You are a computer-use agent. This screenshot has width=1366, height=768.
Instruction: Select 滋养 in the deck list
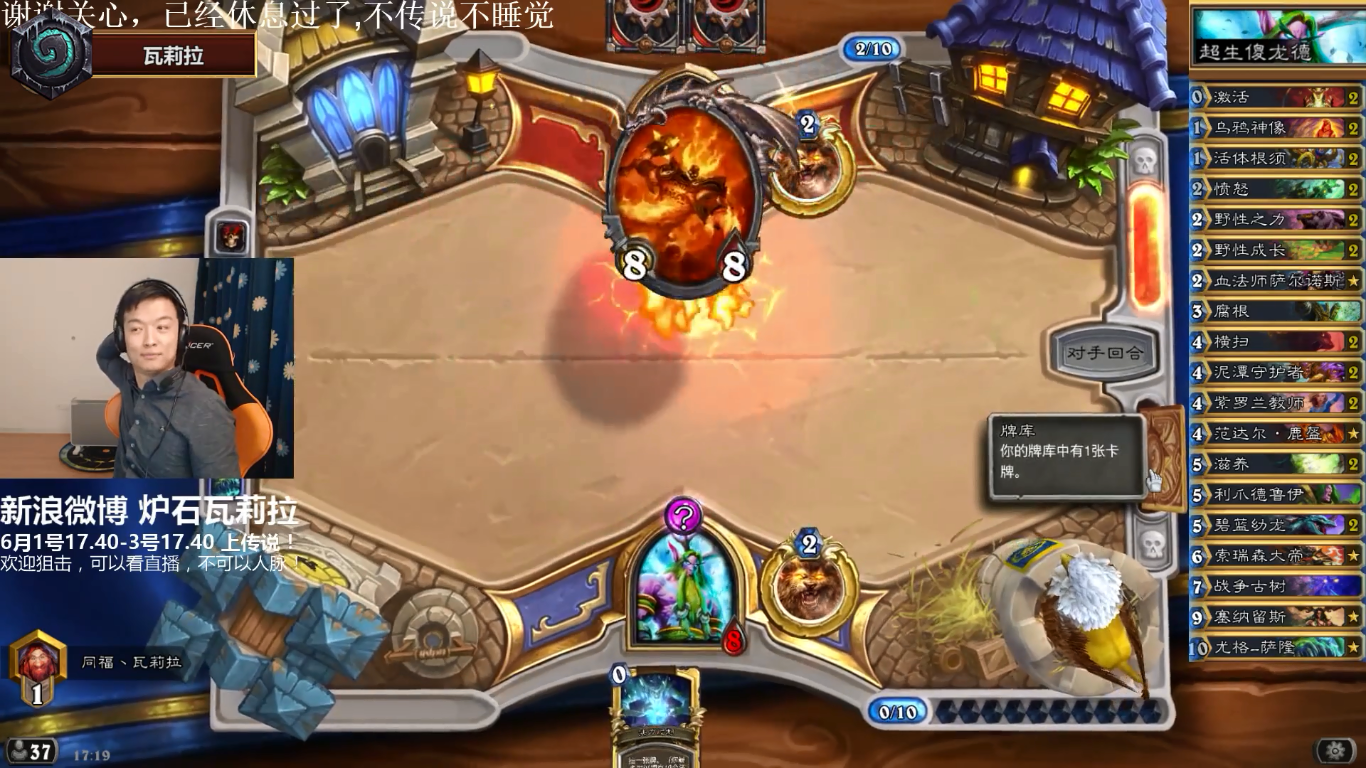1276,463
